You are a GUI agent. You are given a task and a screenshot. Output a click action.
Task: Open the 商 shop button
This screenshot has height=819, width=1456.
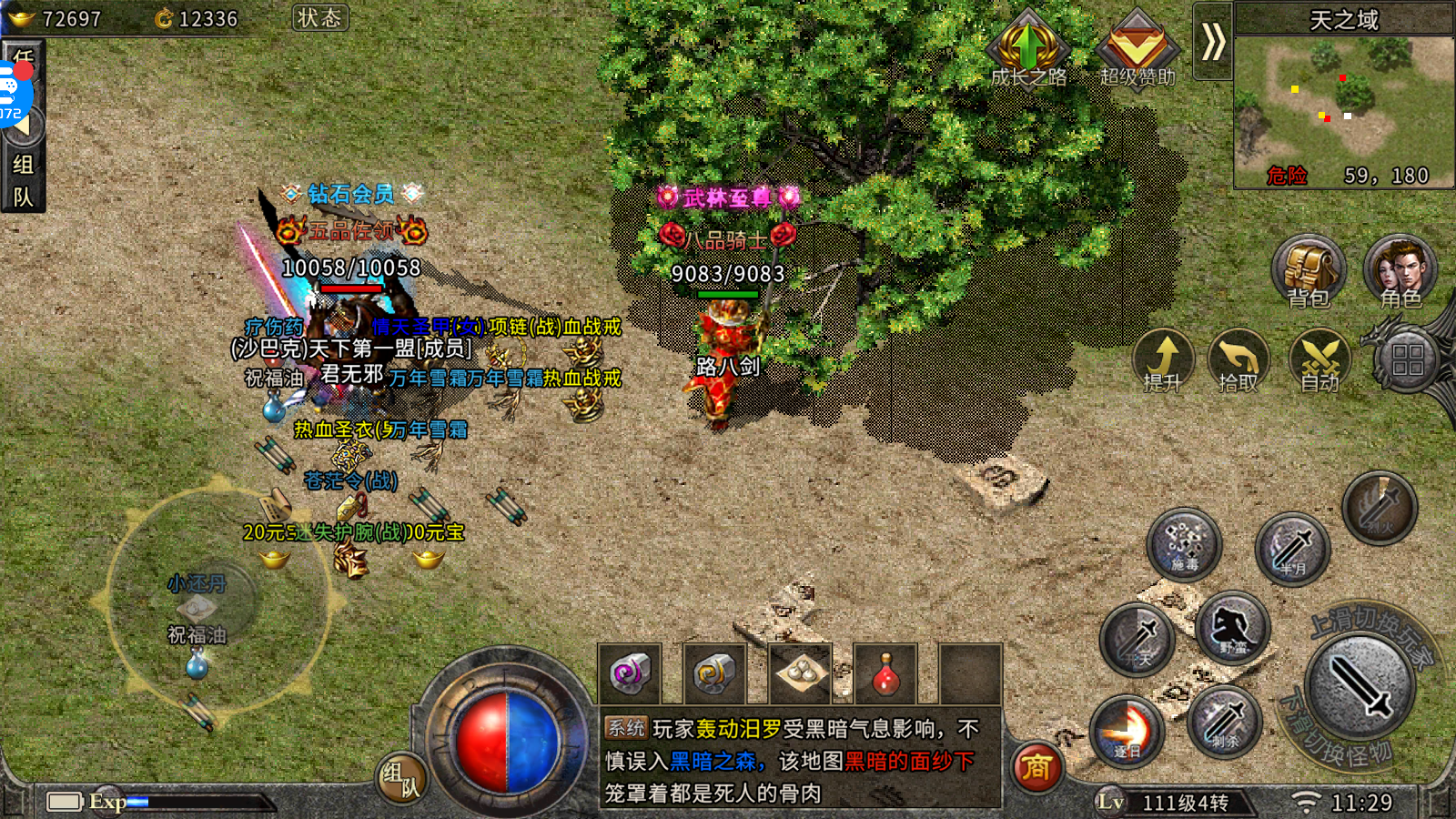tap(1036, 767)
